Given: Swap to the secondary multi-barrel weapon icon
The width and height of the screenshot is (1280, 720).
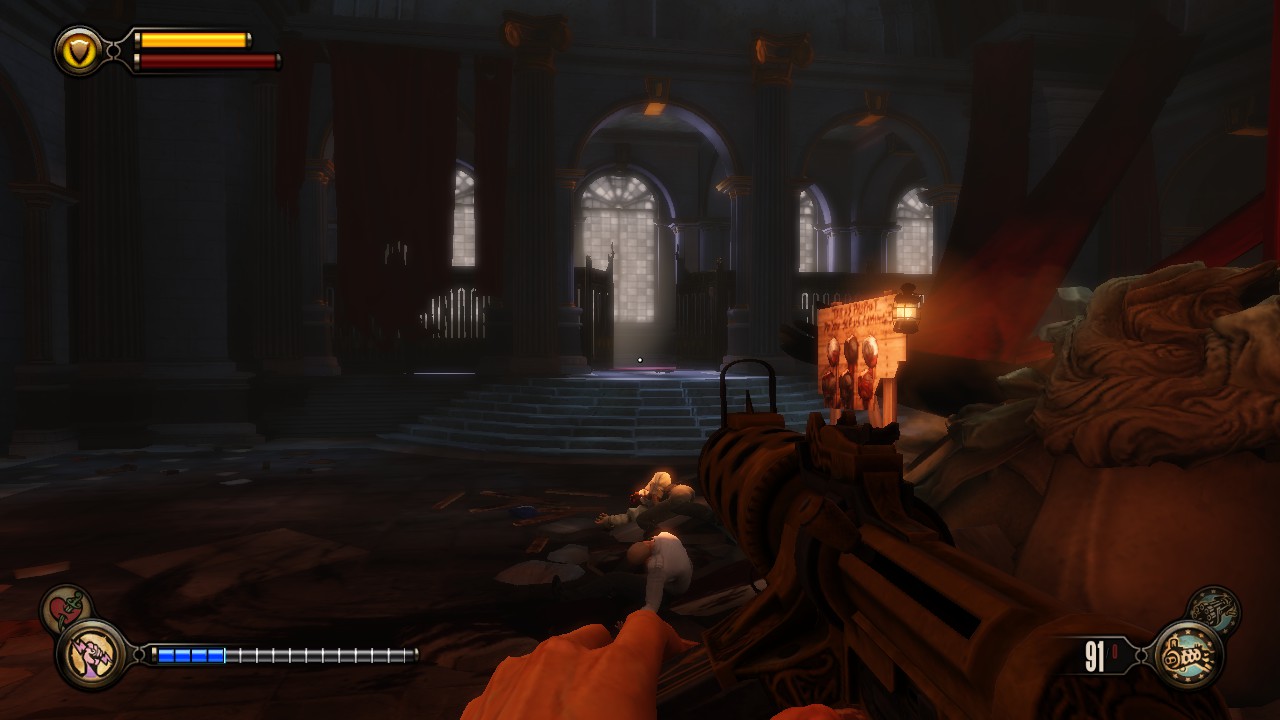Looking at the screenshot, I should [x=1213, y=610].
